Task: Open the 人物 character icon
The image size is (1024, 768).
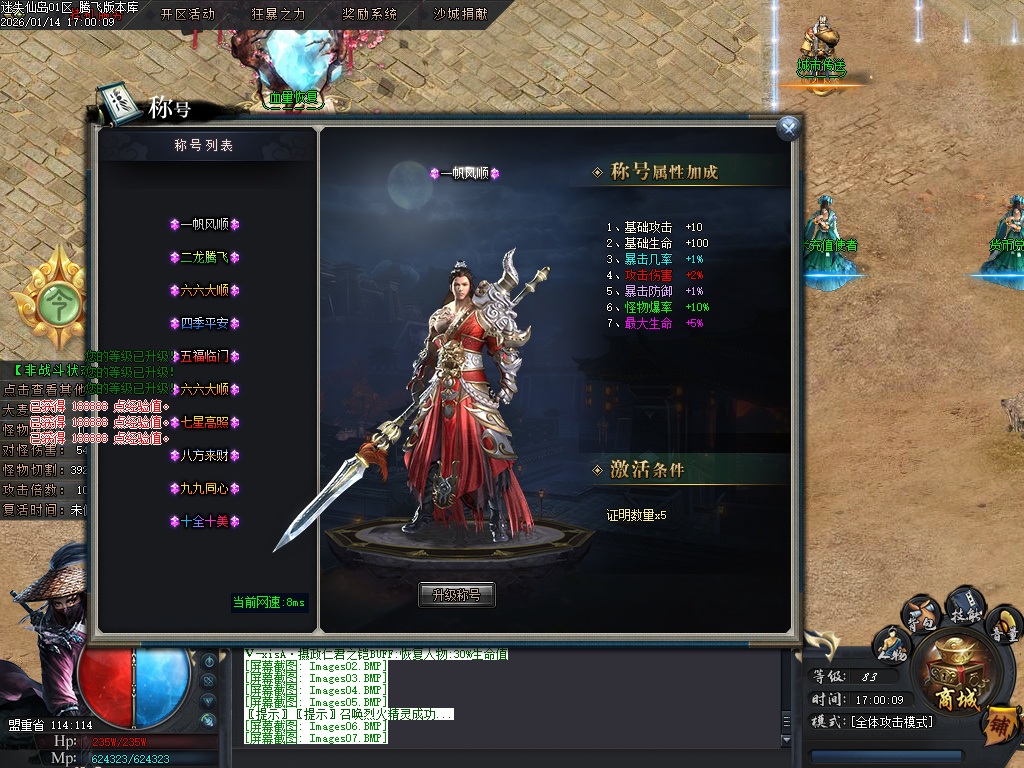Action: 890,645
